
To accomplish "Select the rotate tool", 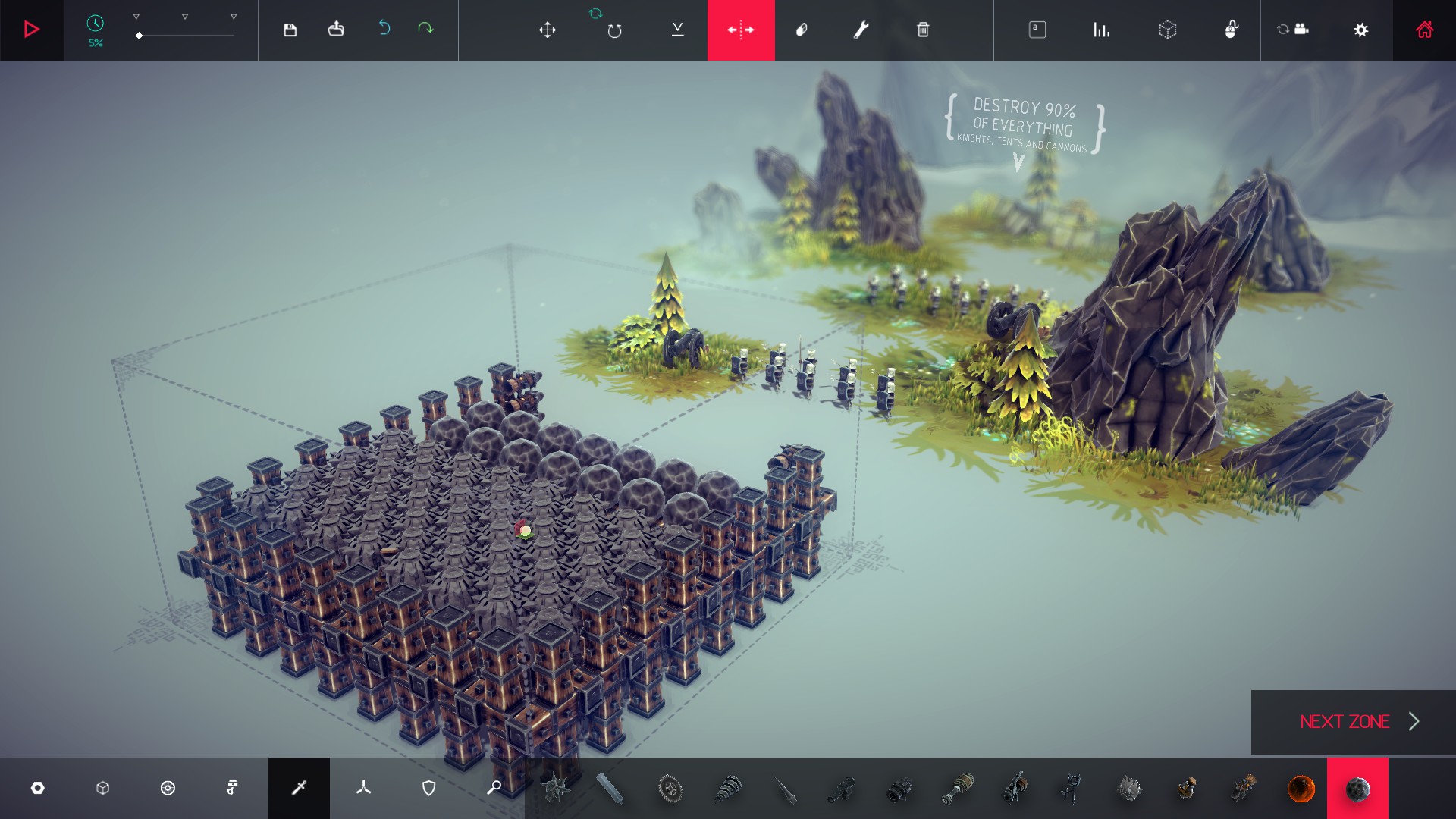I will 613,30.
